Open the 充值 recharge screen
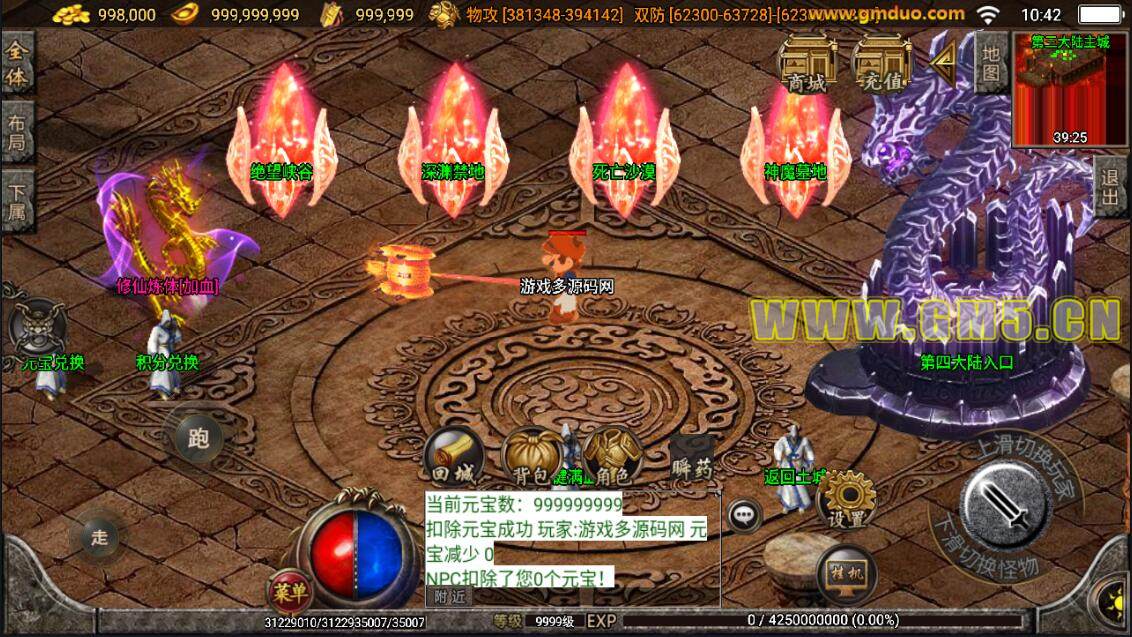This screenshot has height=637, width=1132. pos(882,63)
